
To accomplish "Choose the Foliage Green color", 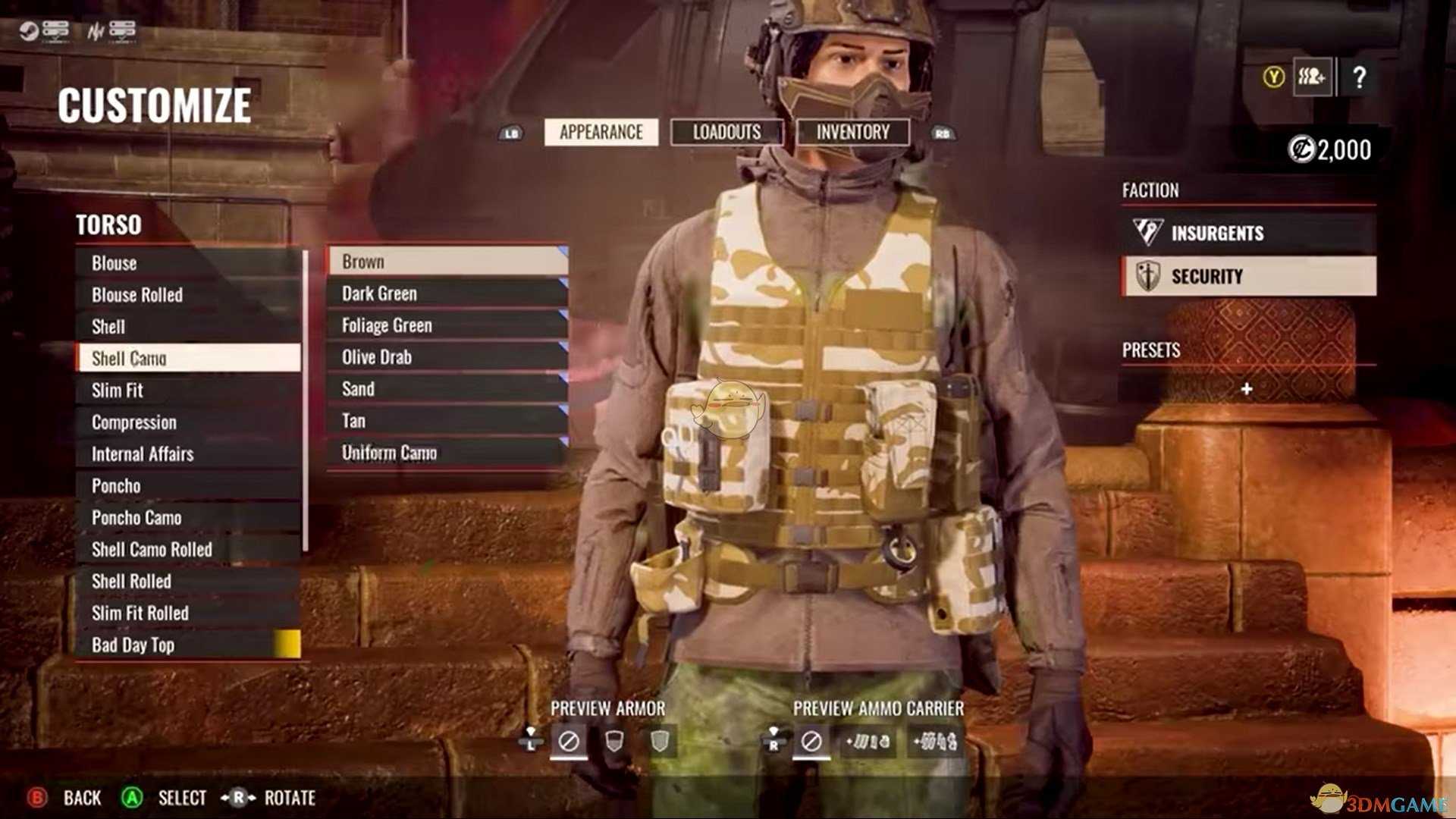I will [x=447, y=325].
